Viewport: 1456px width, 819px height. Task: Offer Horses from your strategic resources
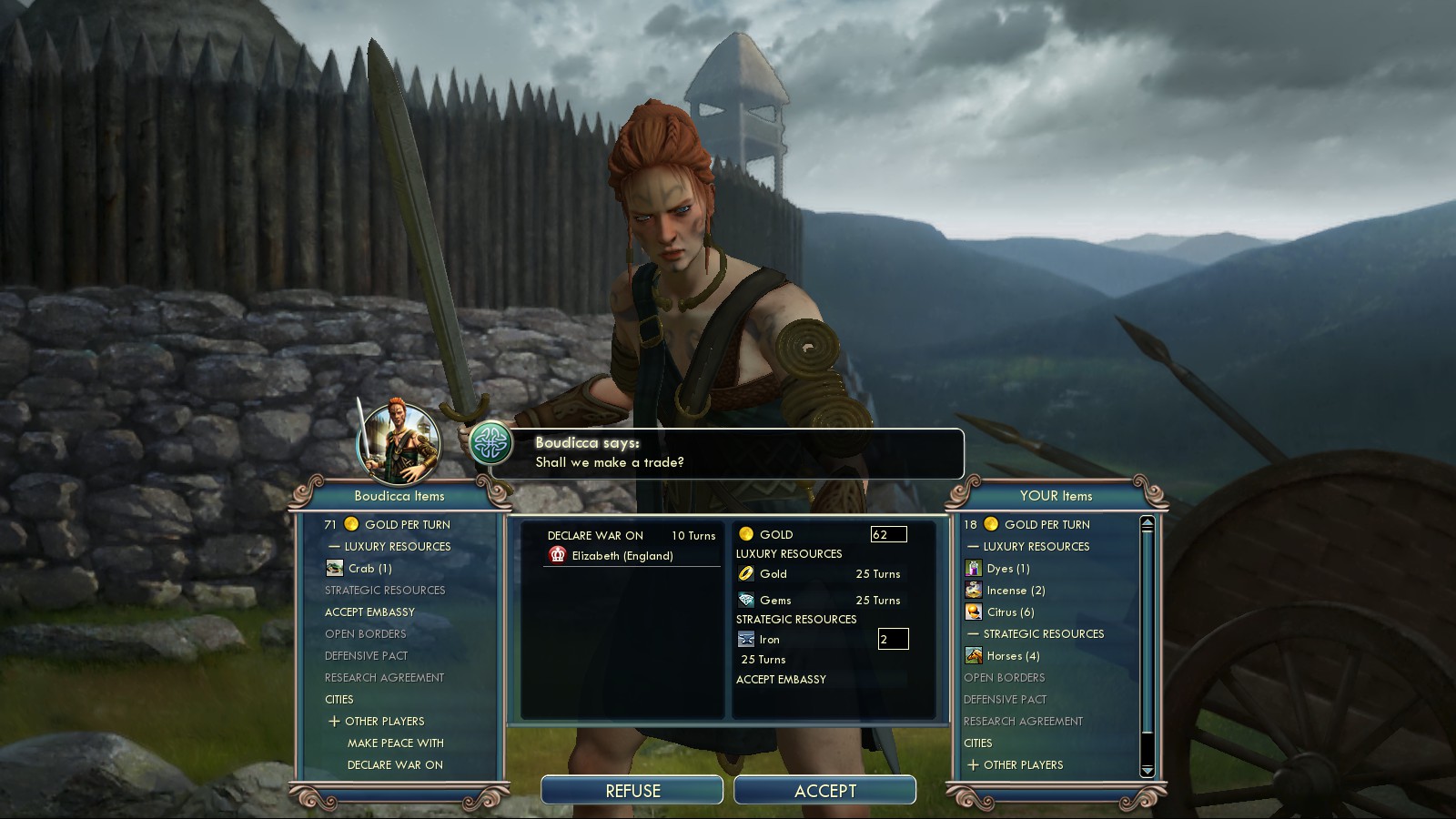(1013, 656)
